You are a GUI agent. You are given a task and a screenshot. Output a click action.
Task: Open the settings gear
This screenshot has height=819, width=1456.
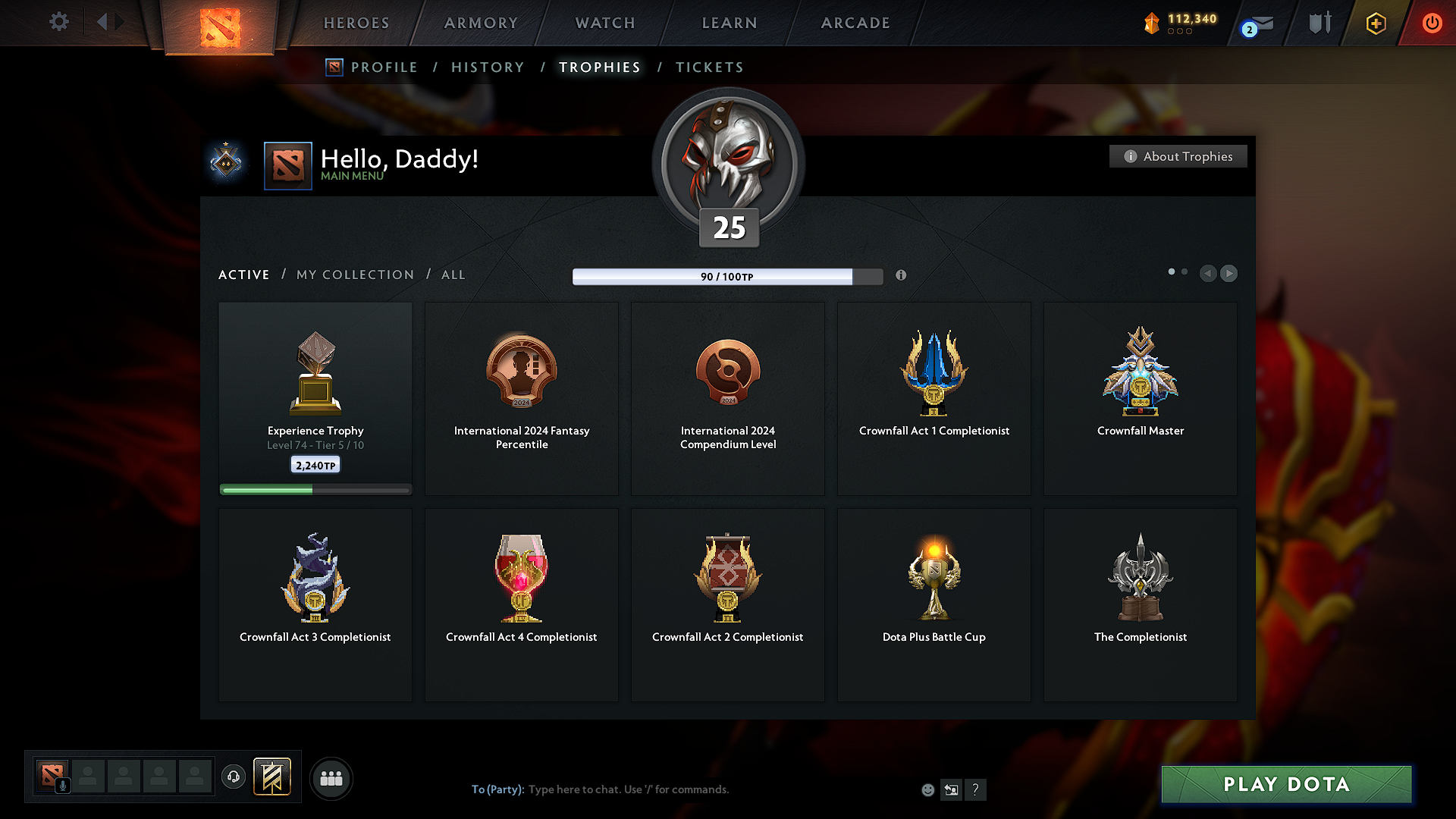(x=58, y=22)
